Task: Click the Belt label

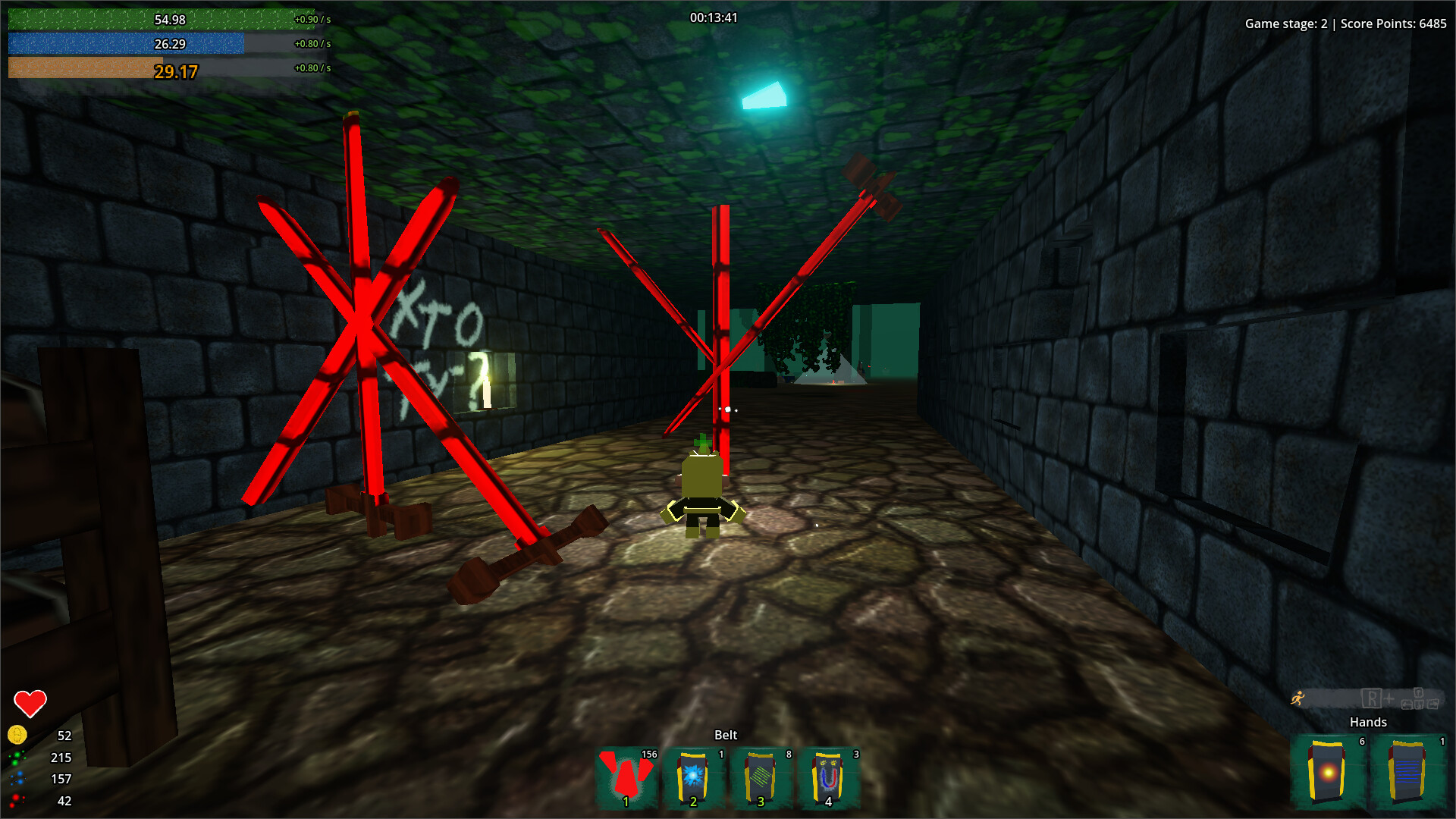Action: point(726,735)
